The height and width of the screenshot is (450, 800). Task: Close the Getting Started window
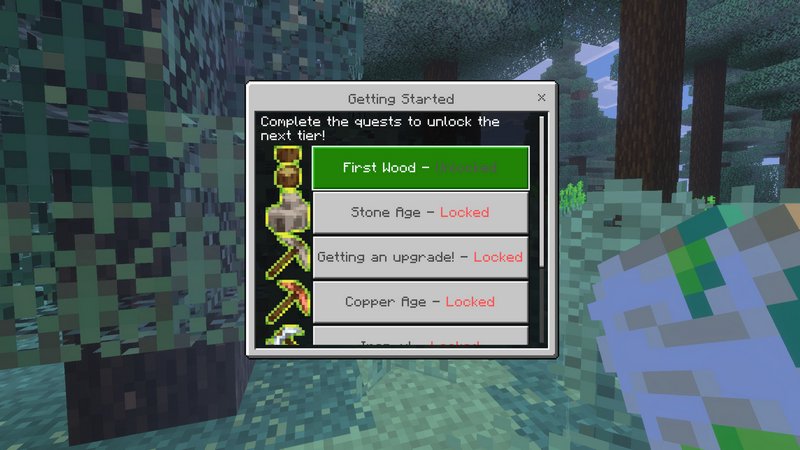[541, 98]
